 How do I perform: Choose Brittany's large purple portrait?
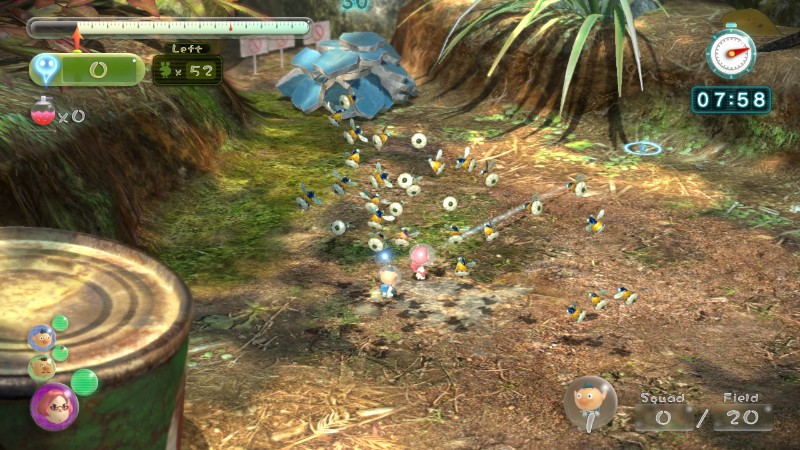point(52,405)
